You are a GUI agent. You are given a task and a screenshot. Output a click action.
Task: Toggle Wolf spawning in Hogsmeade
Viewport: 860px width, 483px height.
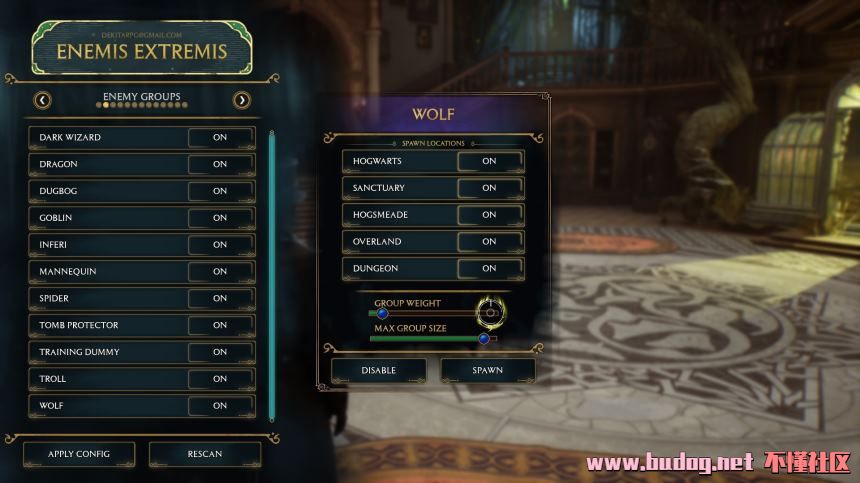pyautogui.click(x=489, y=215)
